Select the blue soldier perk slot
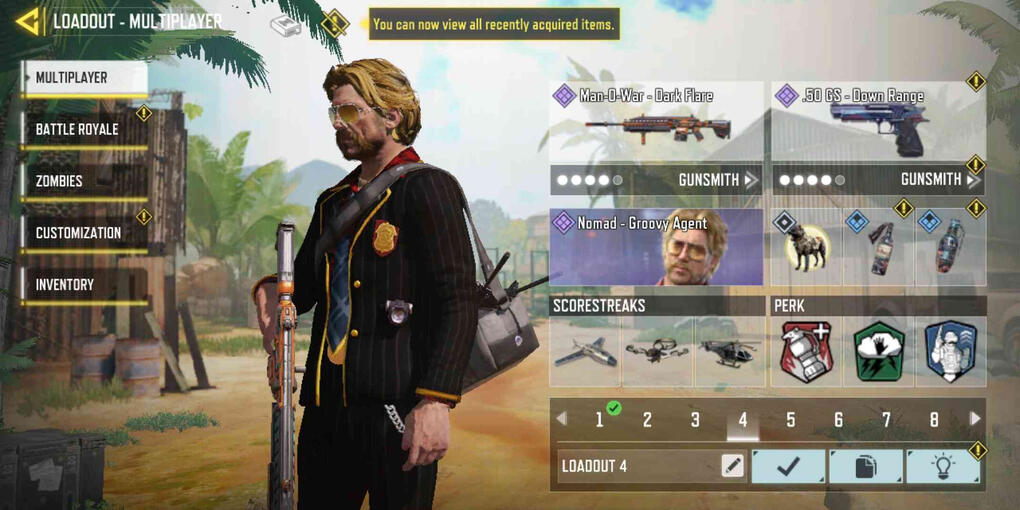Image resolution: width=1020 pixels, height=510 pixels. [x=951, y=353]
